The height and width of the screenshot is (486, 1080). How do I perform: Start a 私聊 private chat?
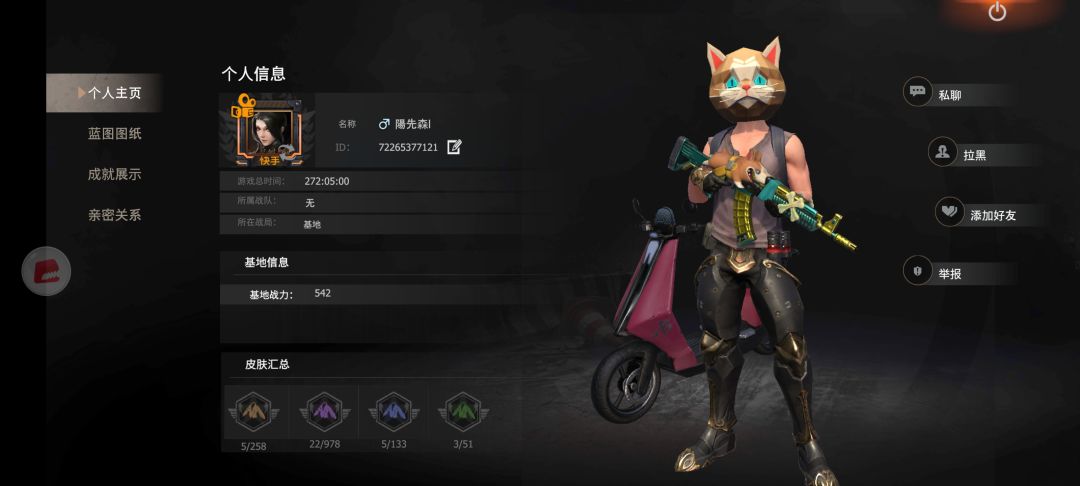click(x=961, y=95)
